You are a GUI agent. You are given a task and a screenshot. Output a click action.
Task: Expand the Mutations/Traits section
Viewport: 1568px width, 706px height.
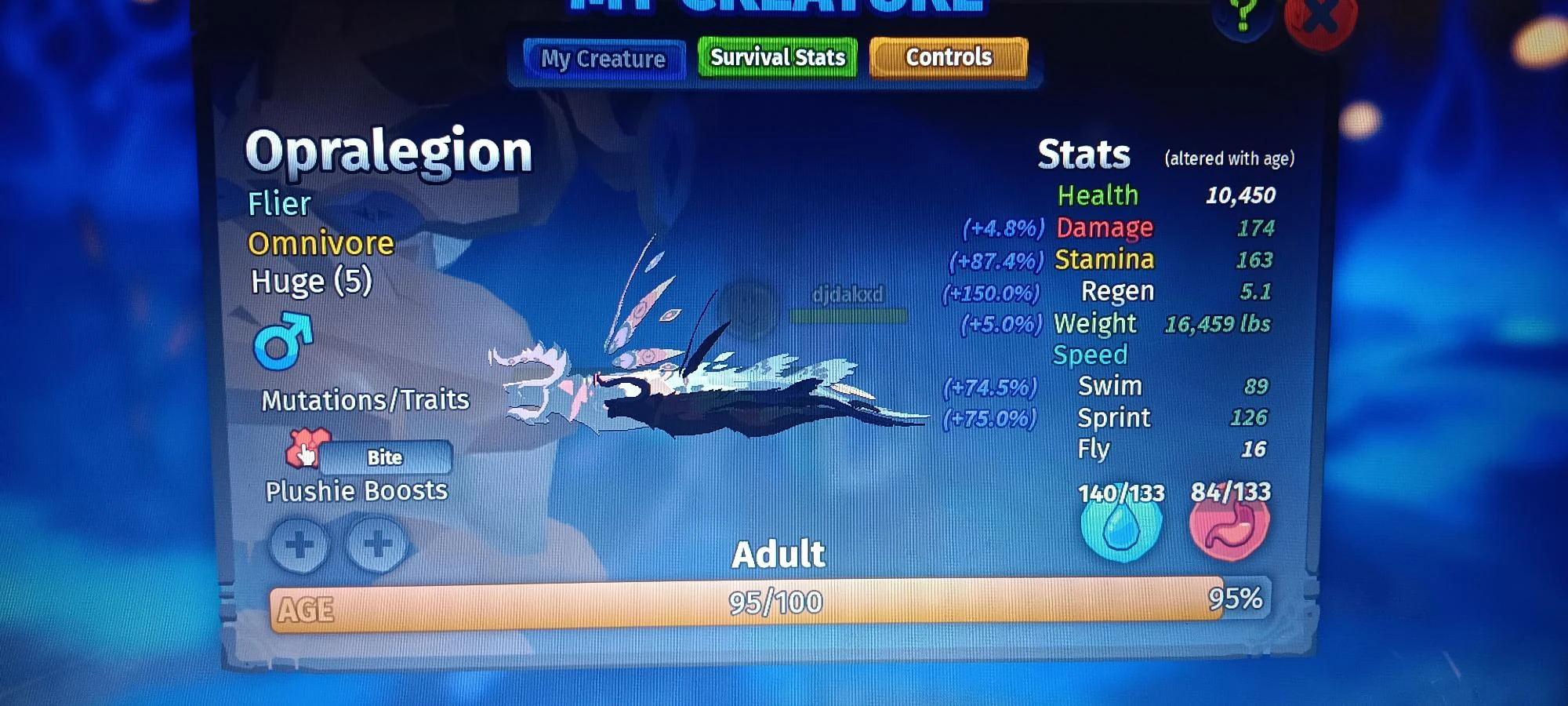365,399
